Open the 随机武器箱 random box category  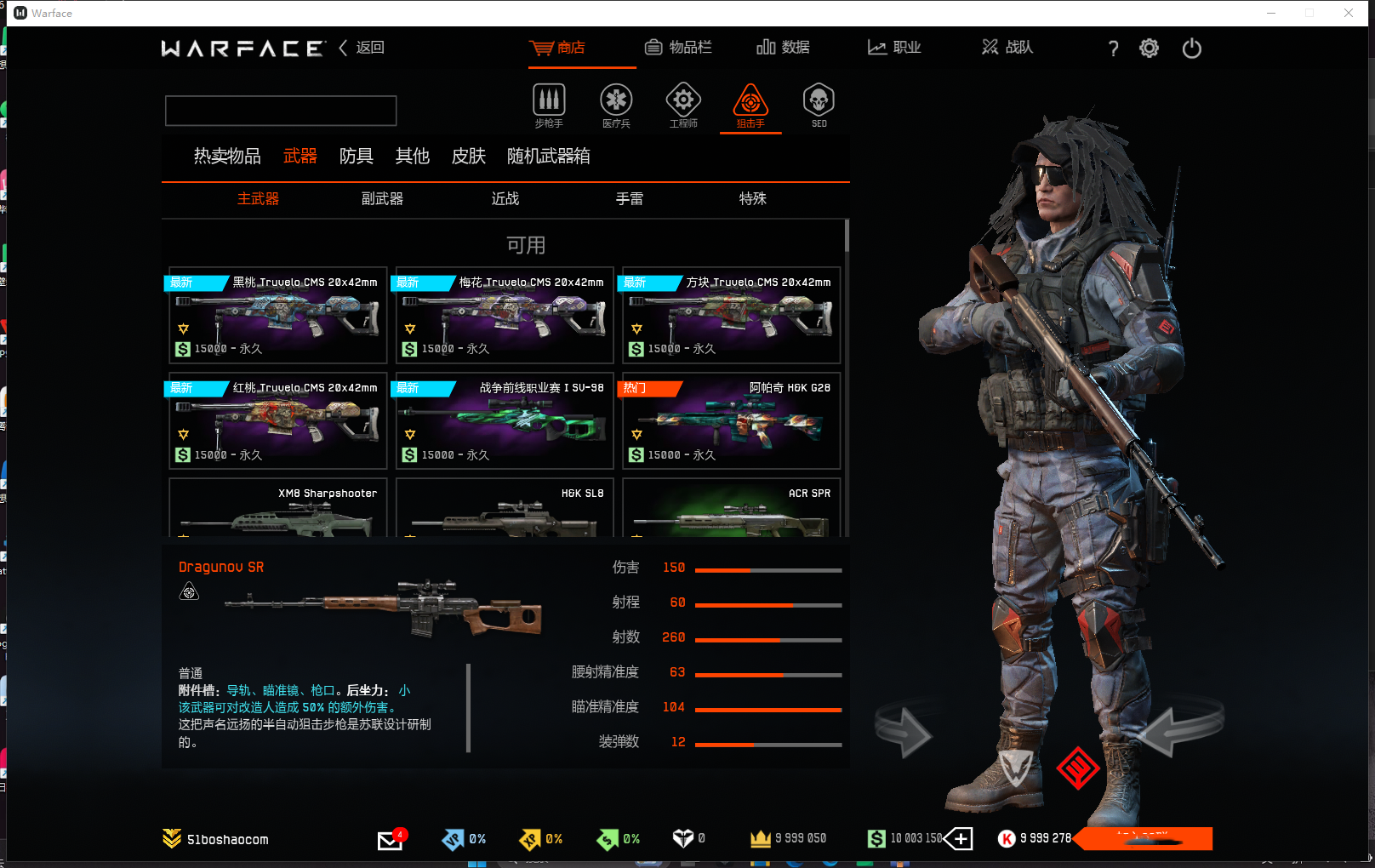click(548, 156)
